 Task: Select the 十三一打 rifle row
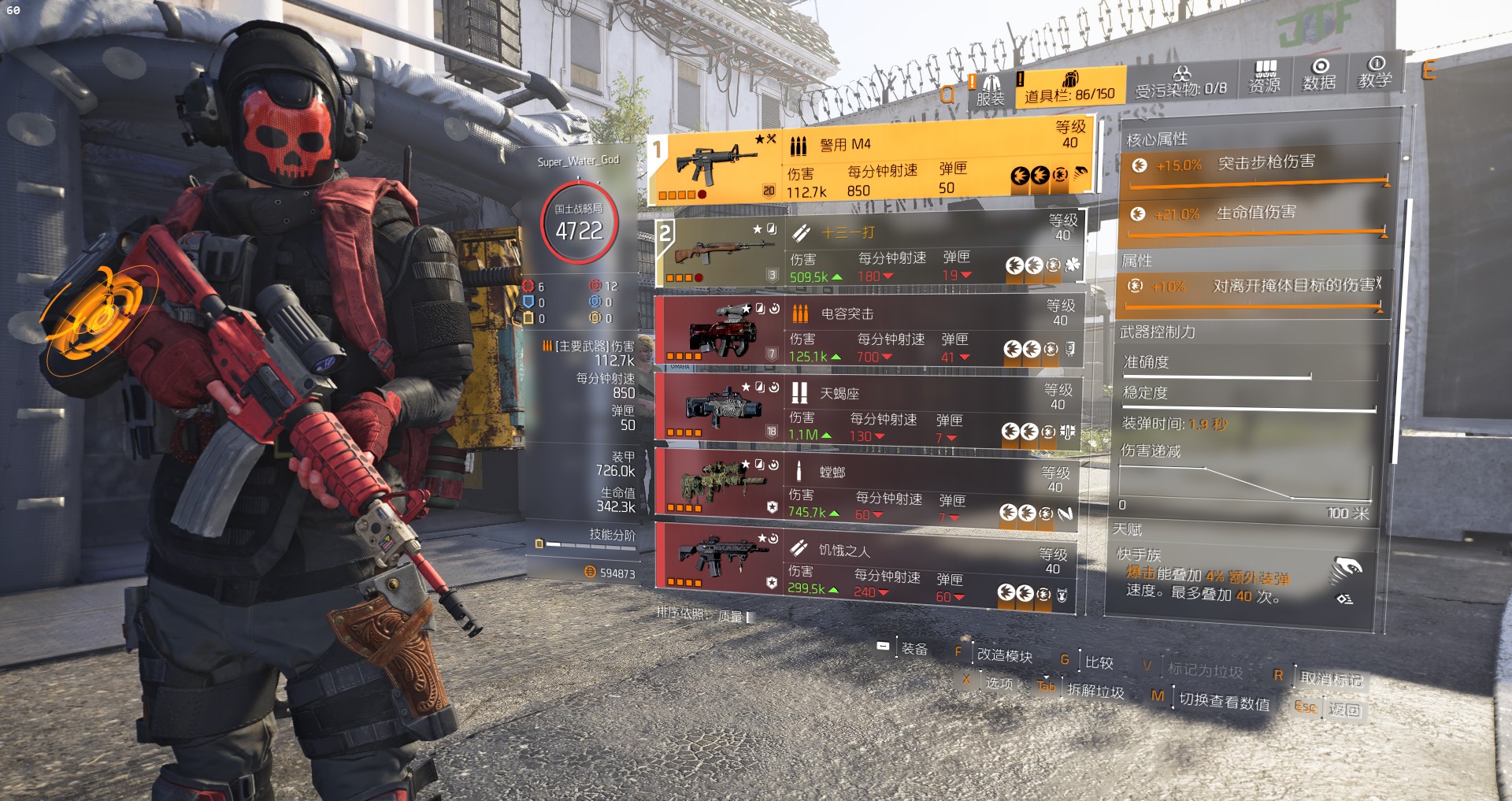pyautogui.click(x=870, y=252)
